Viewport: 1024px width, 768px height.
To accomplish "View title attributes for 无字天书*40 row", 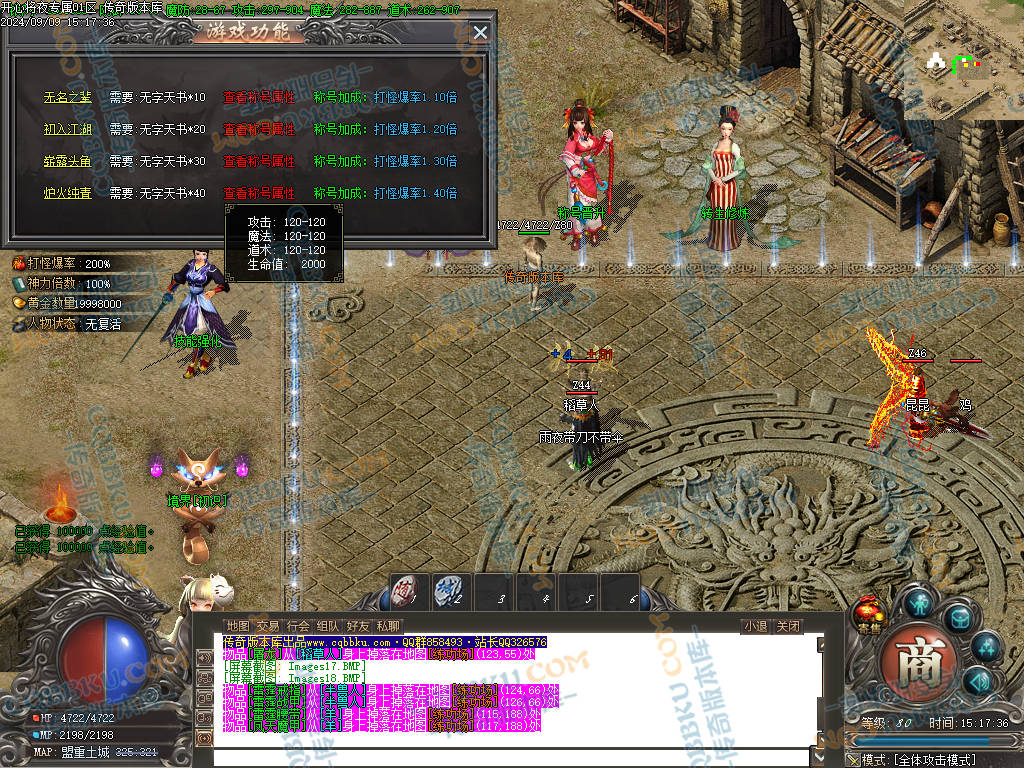I will click(x=259, y=194).
